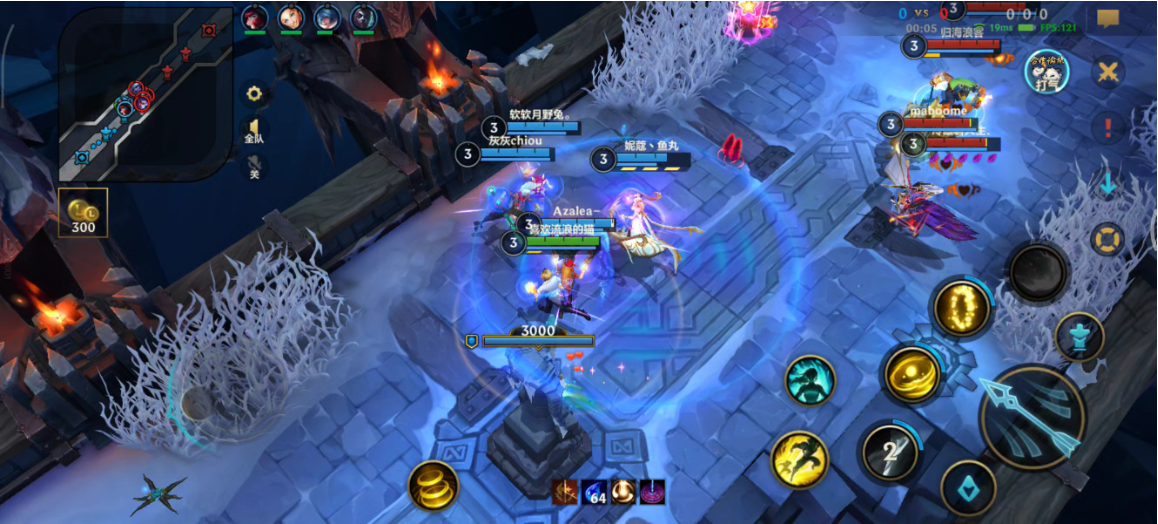Select the red-haired teammate portrait
The width and height of the screenshot is (1158, 524).
pyautogui.click(x=254, y=17)
